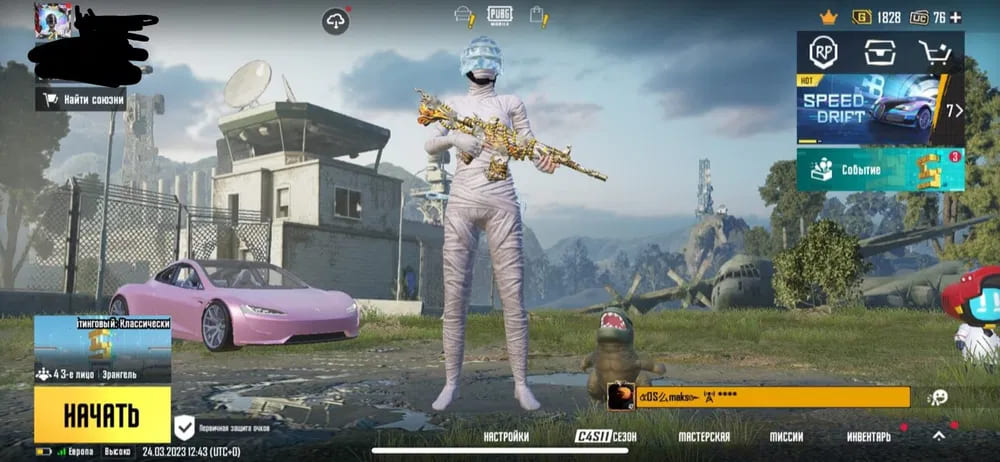Click the gold crown icon
Screen dimensions: 1000x462
(x=828, y=17)
